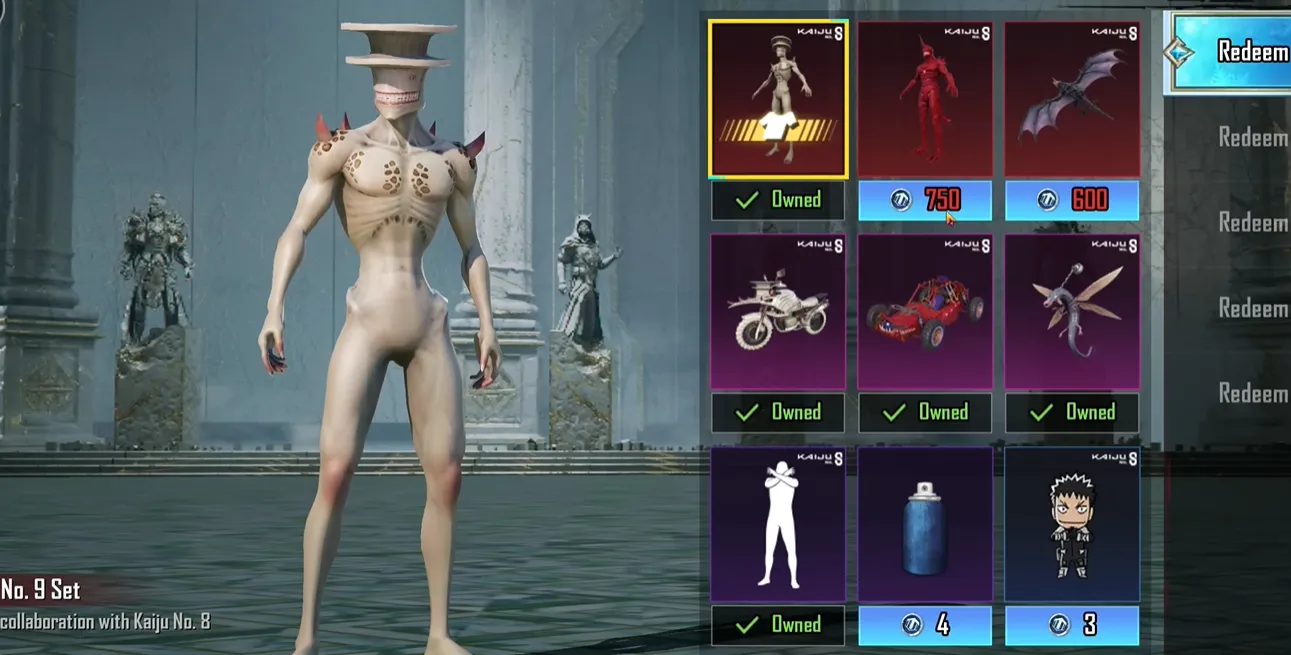Purchase the chibi avatar for 3 tokens
Image resolution: width=1291 pixels, height=655 pixels.
pyautogui.click(x=1072, y=625)
